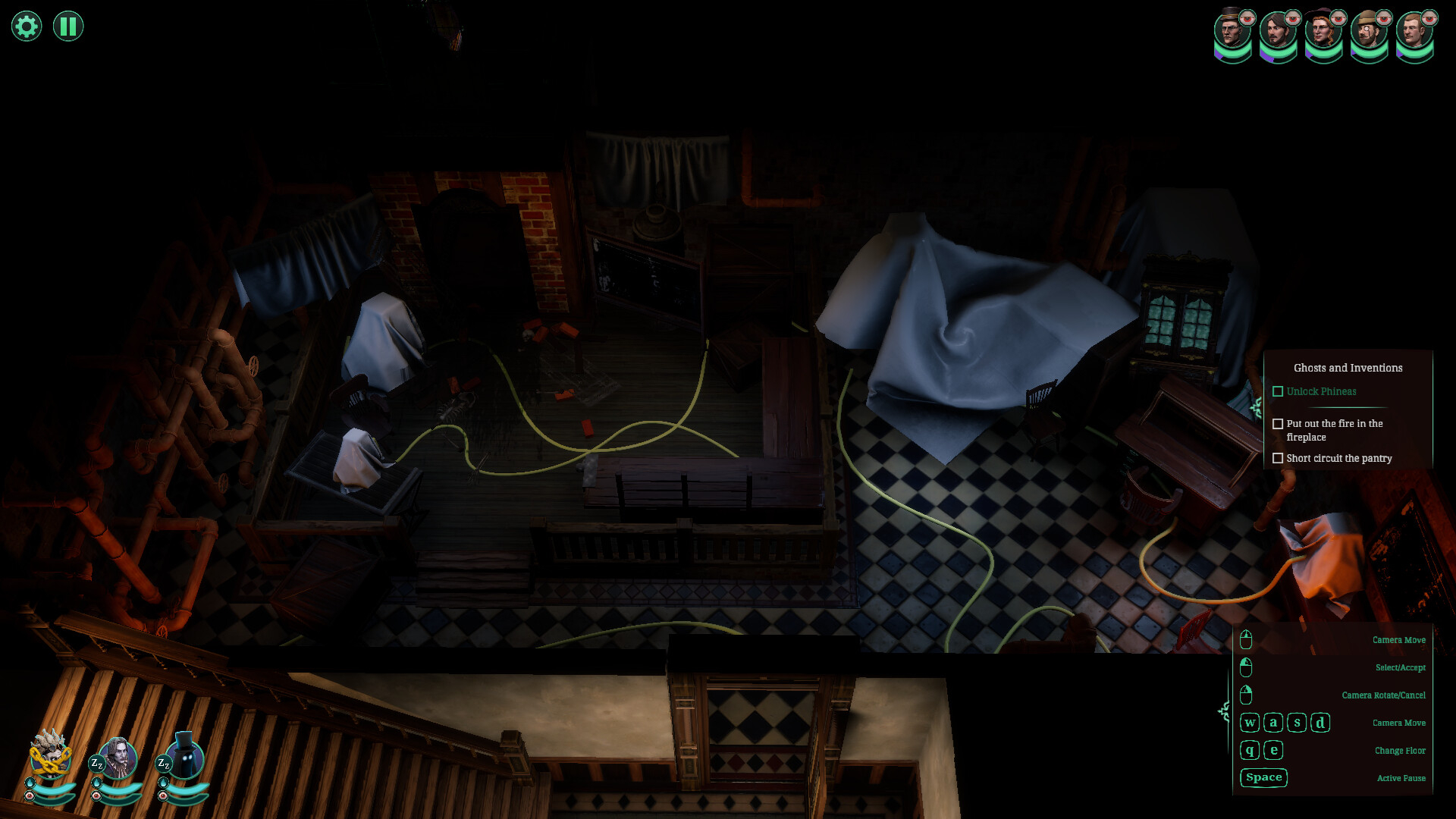
Task: Click the Zz sleep indicator on vampire ghost
Action: (97, 764)
